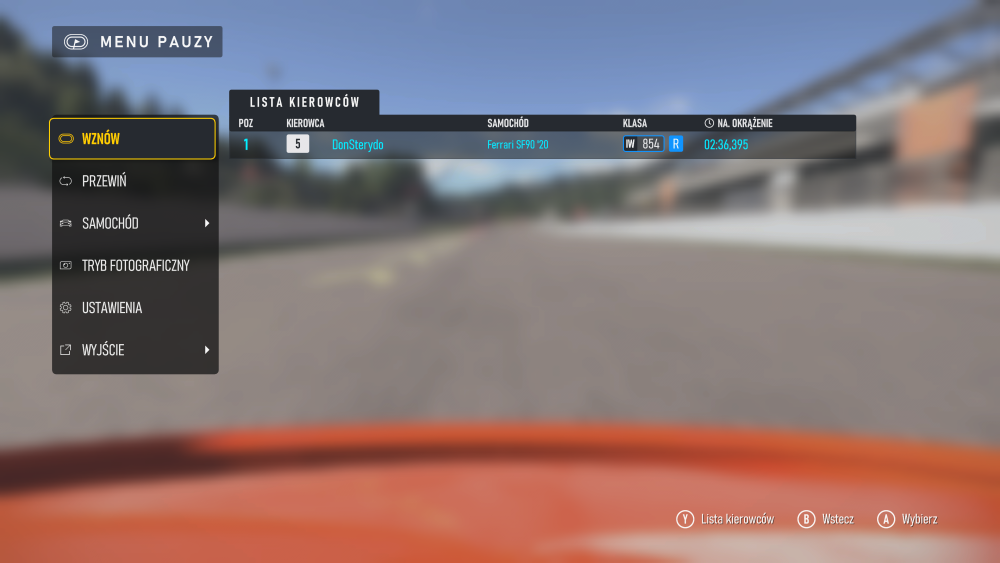Open Ustawienia settings
Screen dimensions: 1000x563
[x=132, y=308]
